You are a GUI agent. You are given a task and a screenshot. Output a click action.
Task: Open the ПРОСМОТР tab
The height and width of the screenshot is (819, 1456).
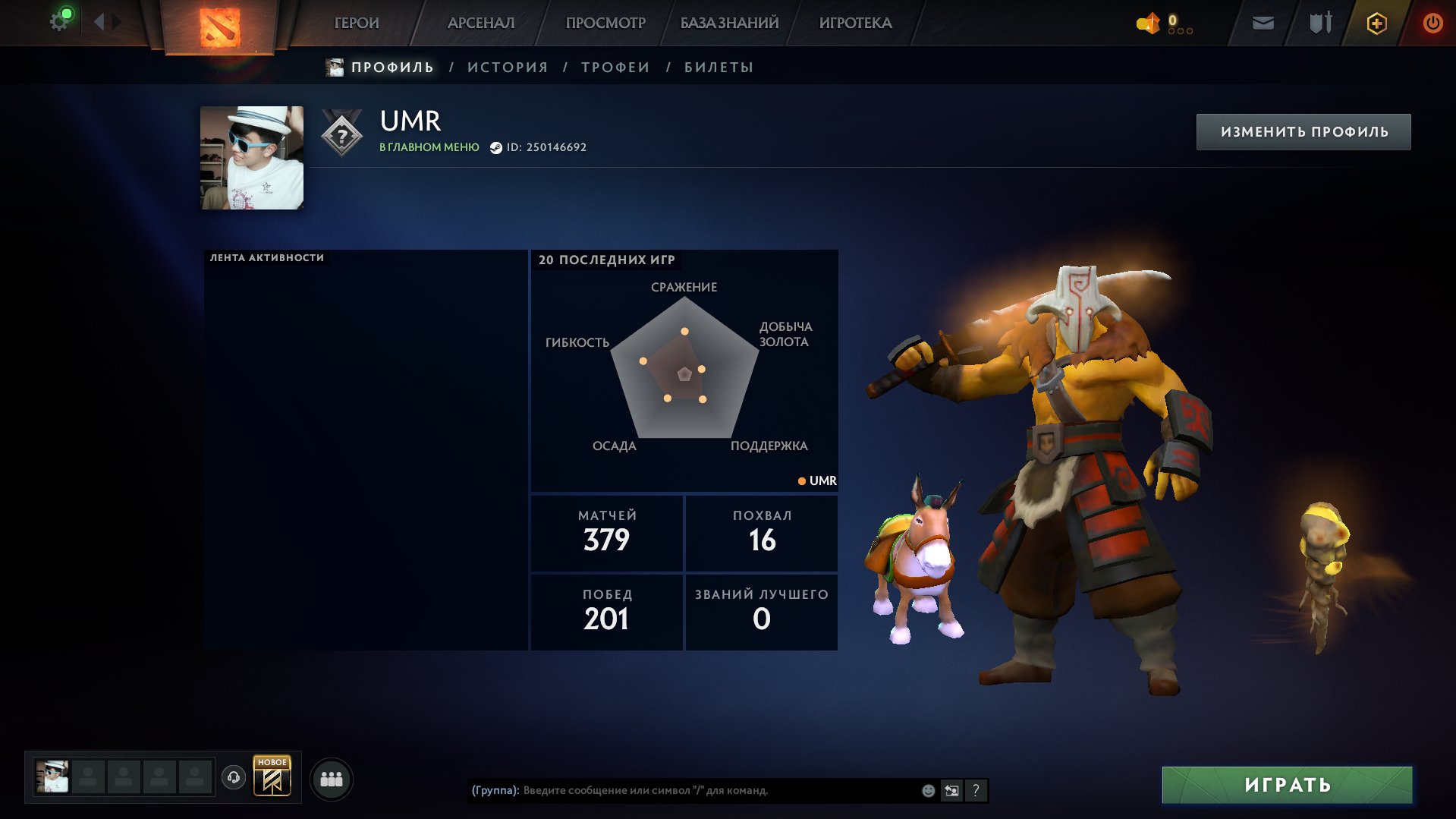coord(605,23)
